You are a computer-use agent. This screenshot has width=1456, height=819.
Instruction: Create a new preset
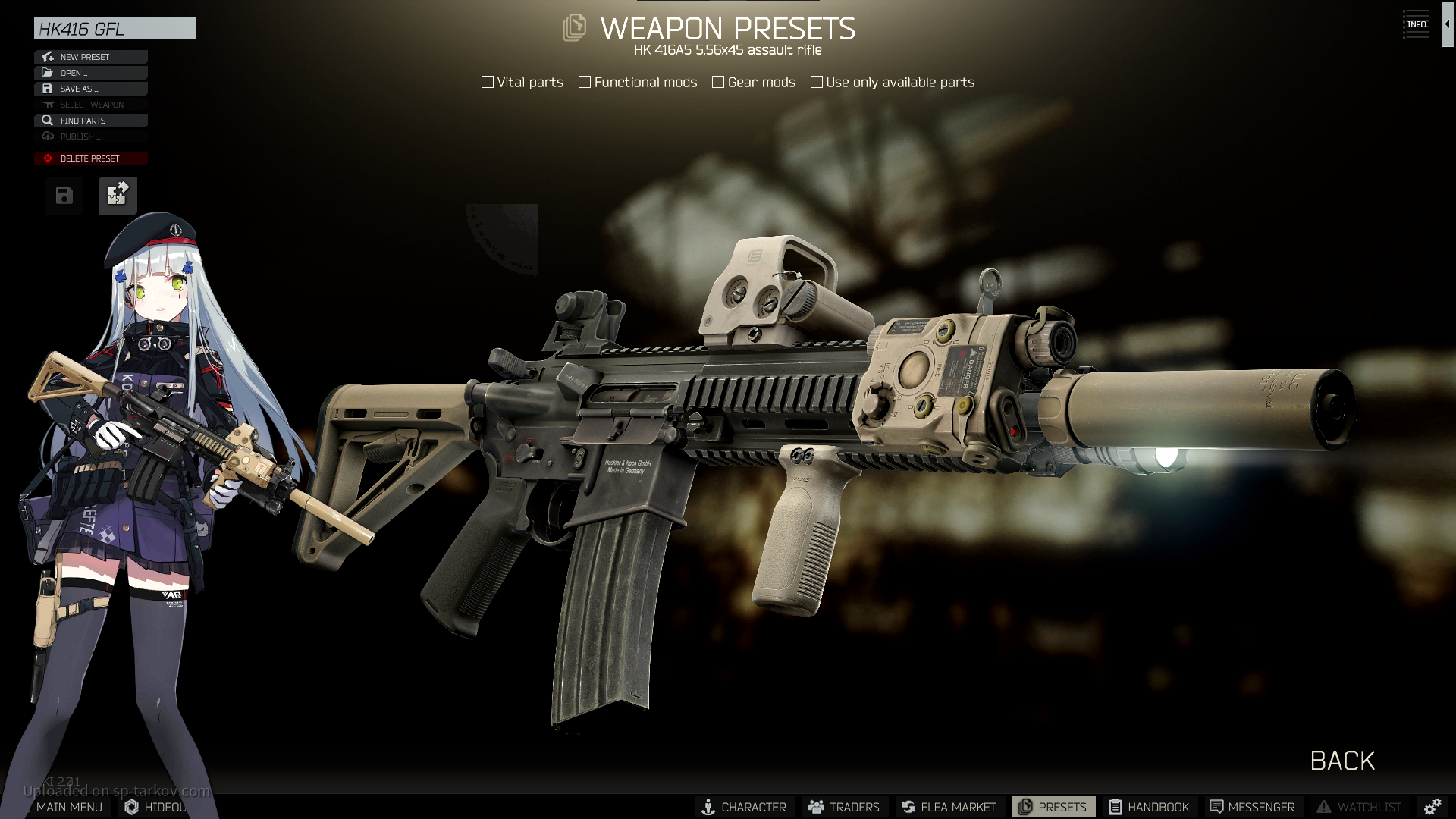click(x=90, y=57)
